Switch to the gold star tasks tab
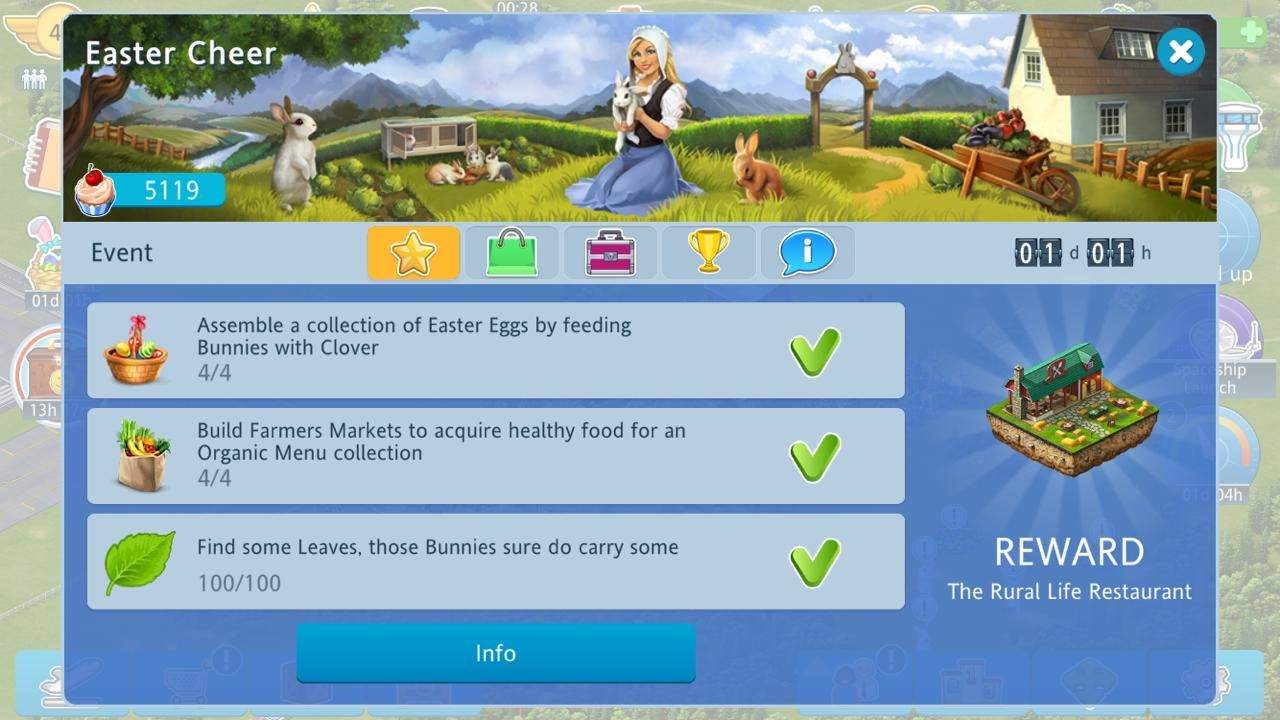The image size is (1280, 720). [413, 252]
